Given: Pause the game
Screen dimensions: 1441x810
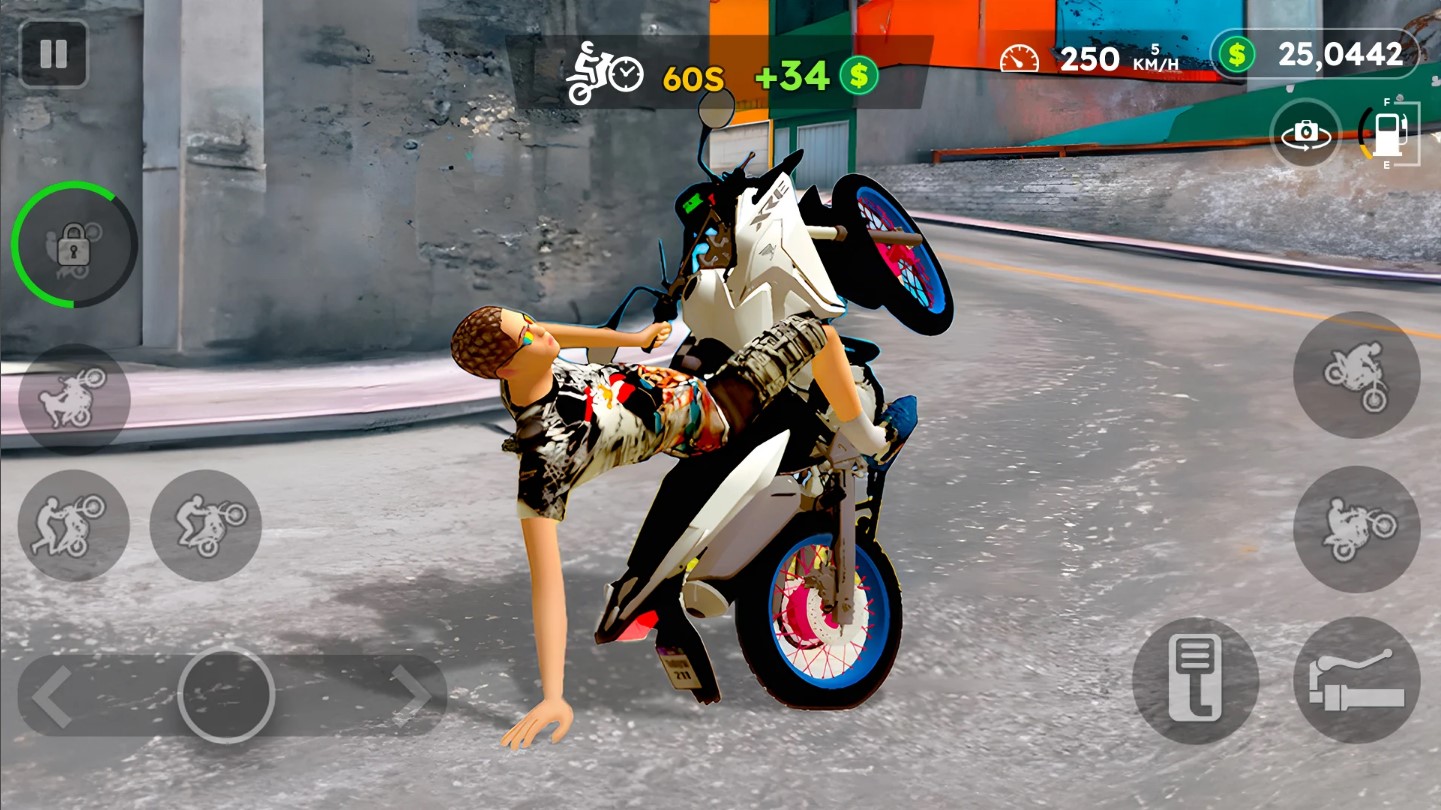Looking at the screenshot, I should click(53, 54).
